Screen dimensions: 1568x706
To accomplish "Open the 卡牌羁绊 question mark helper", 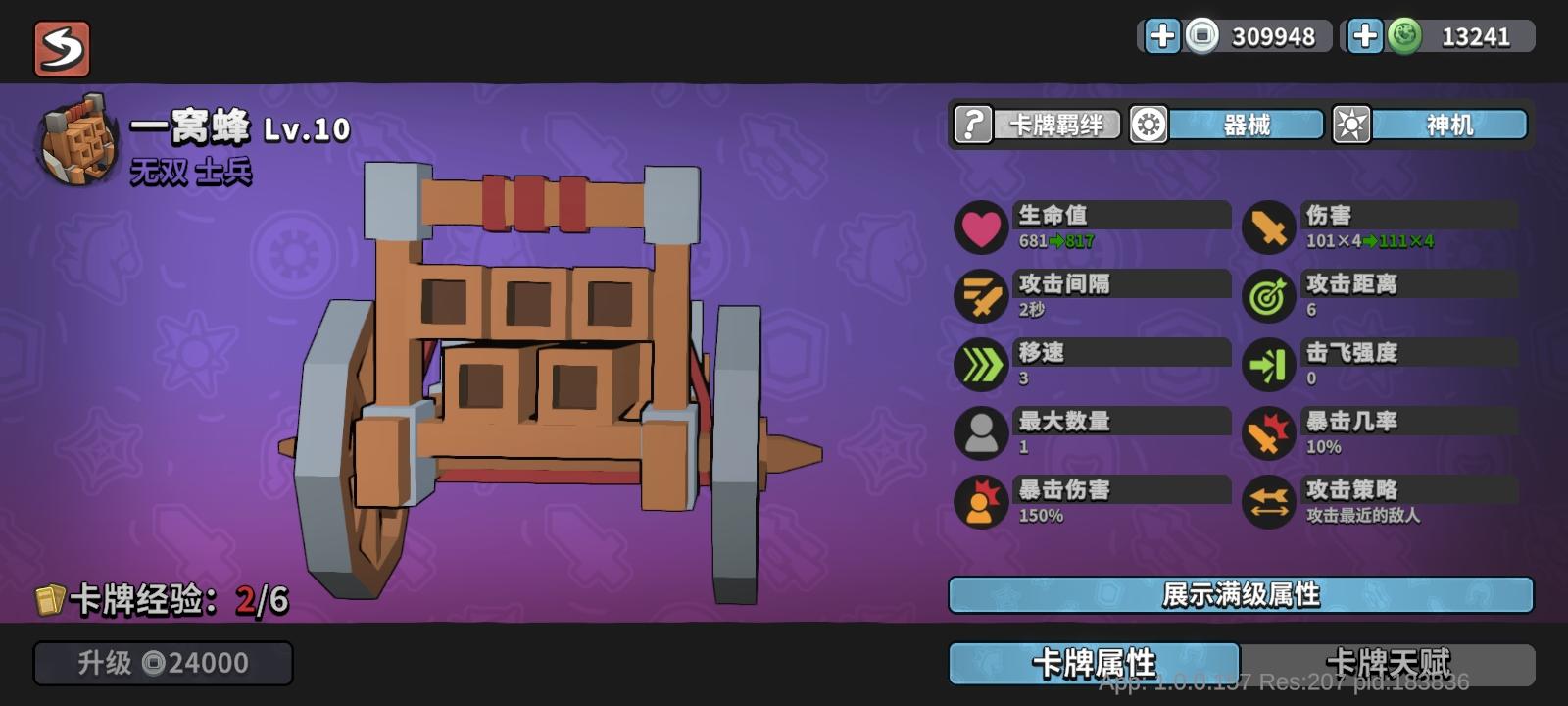I will pyautogui.click(x=972, y=125).
